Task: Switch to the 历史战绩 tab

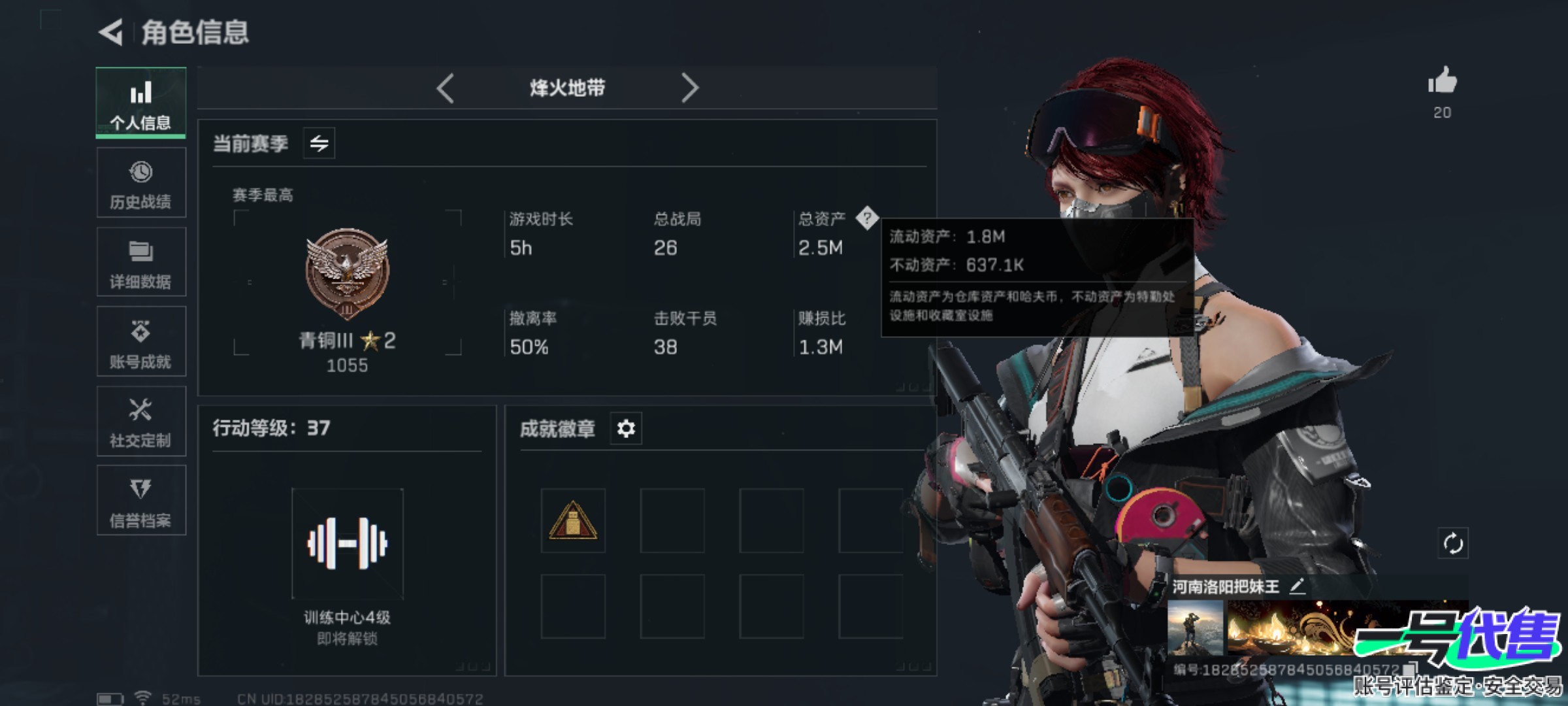Action: [x=141, y=183]
